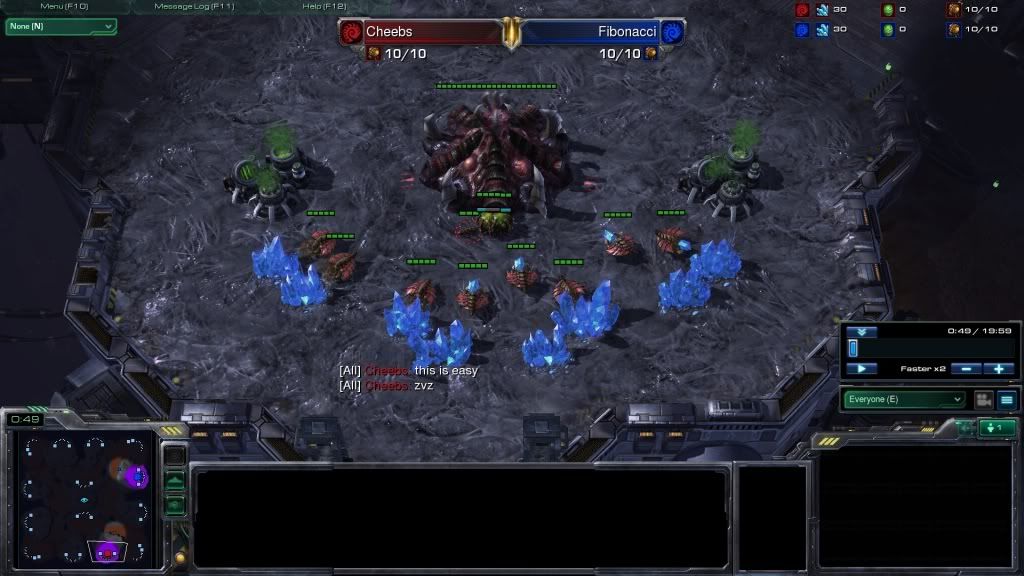Click the blue list-lines button

(1006, 399)
